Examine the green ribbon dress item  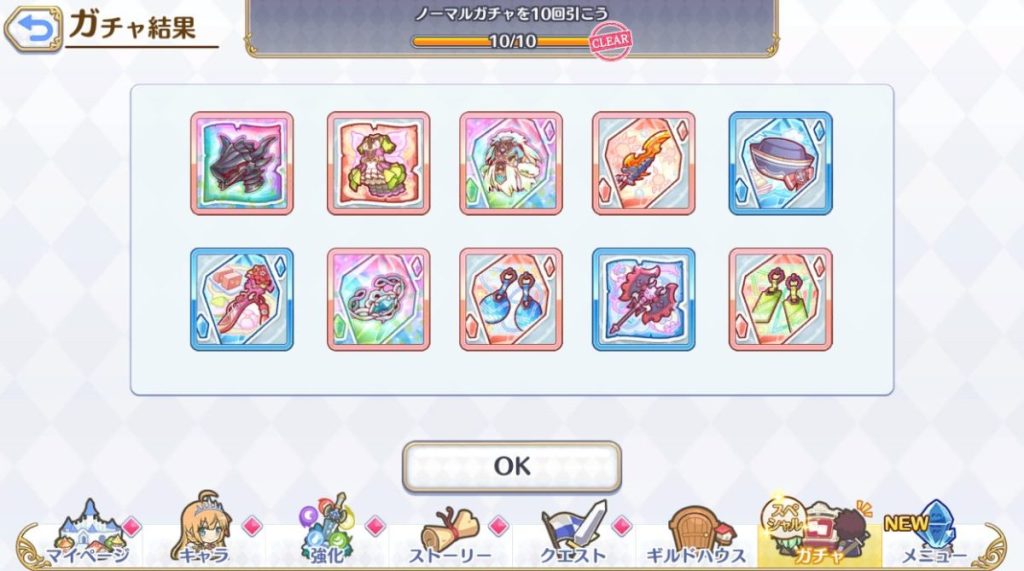point(378,163)
